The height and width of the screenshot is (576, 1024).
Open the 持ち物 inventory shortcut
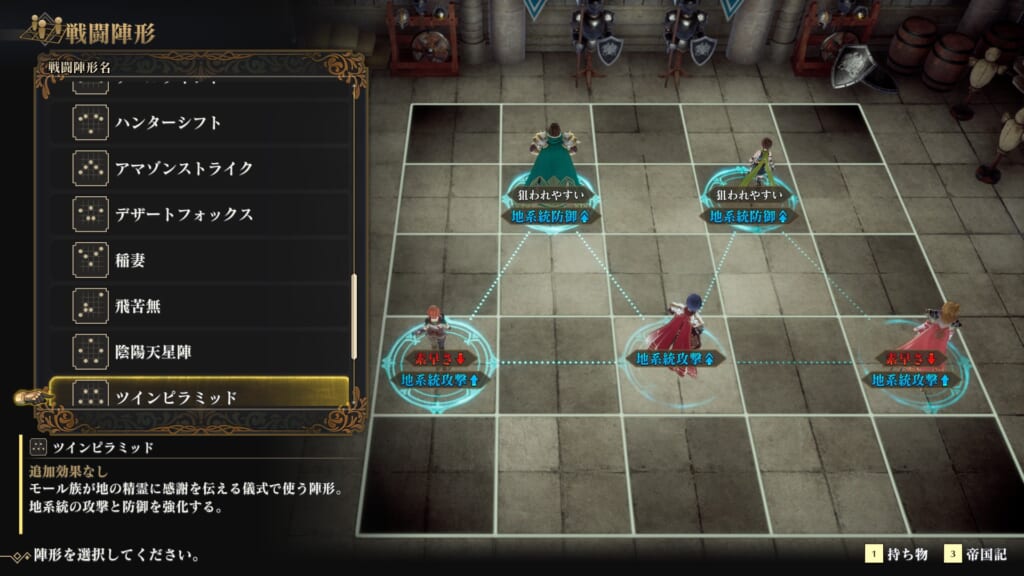coord(895,554)
